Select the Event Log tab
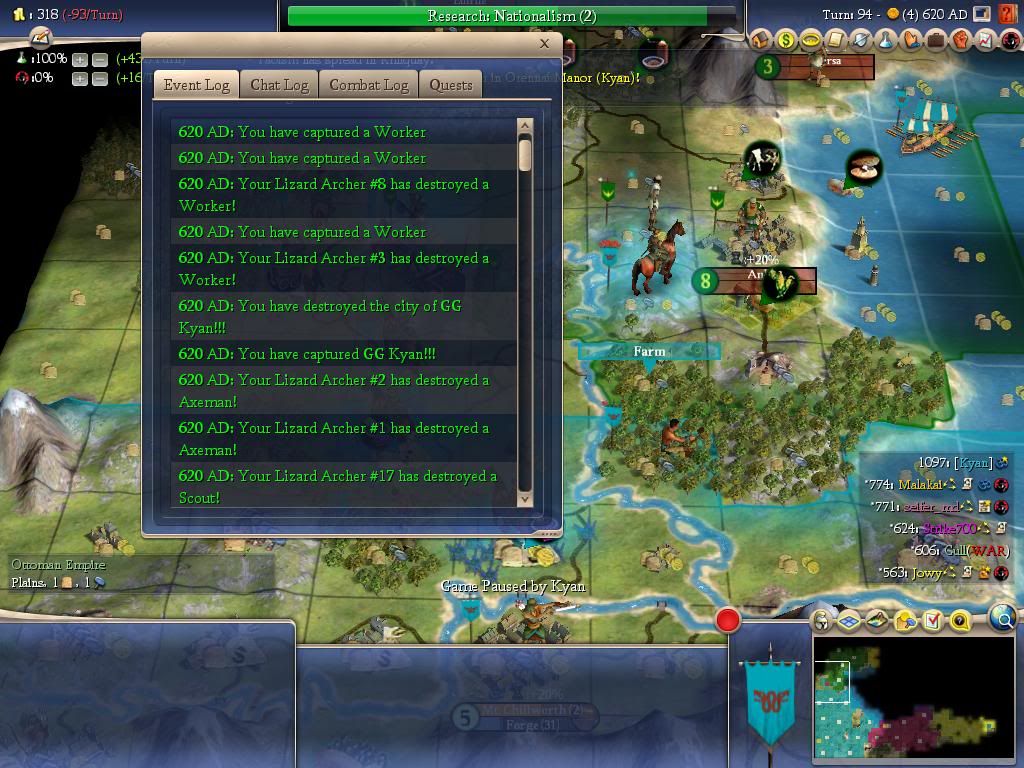This screenshot has height=768, width=1024. [x=197, y=85]
